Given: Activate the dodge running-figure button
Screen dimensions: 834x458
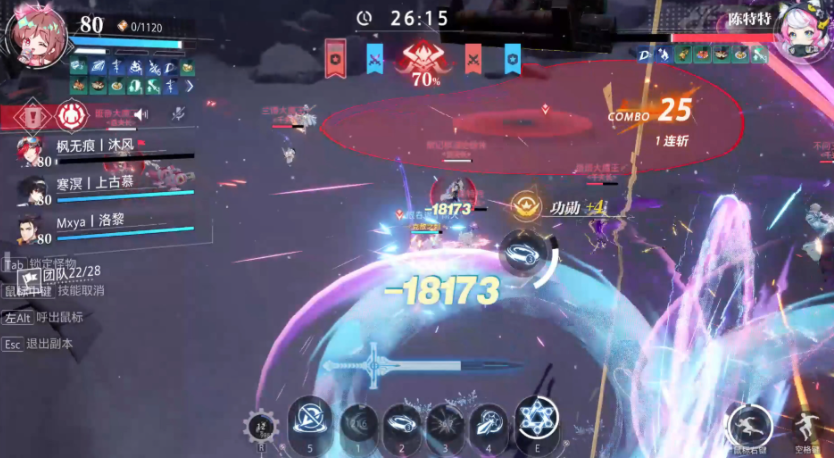Looking at the screenshot, I should click(749, 425).
